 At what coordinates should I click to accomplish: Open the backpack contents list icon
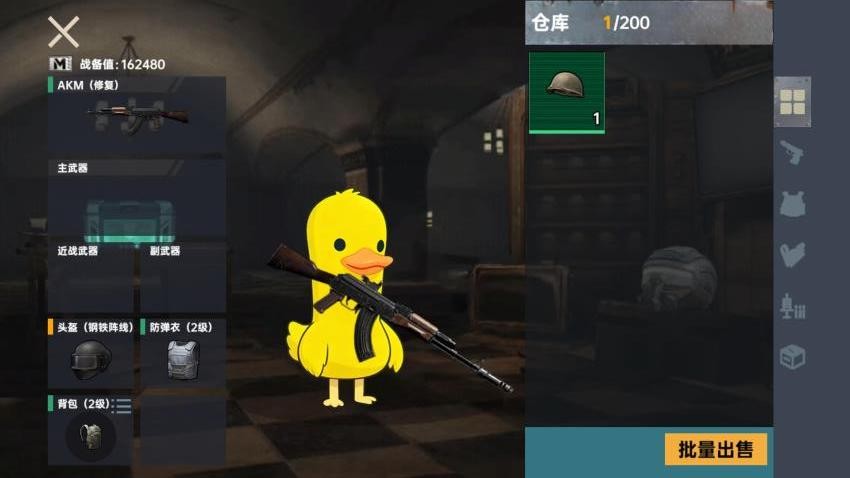(x=122, y=405)
